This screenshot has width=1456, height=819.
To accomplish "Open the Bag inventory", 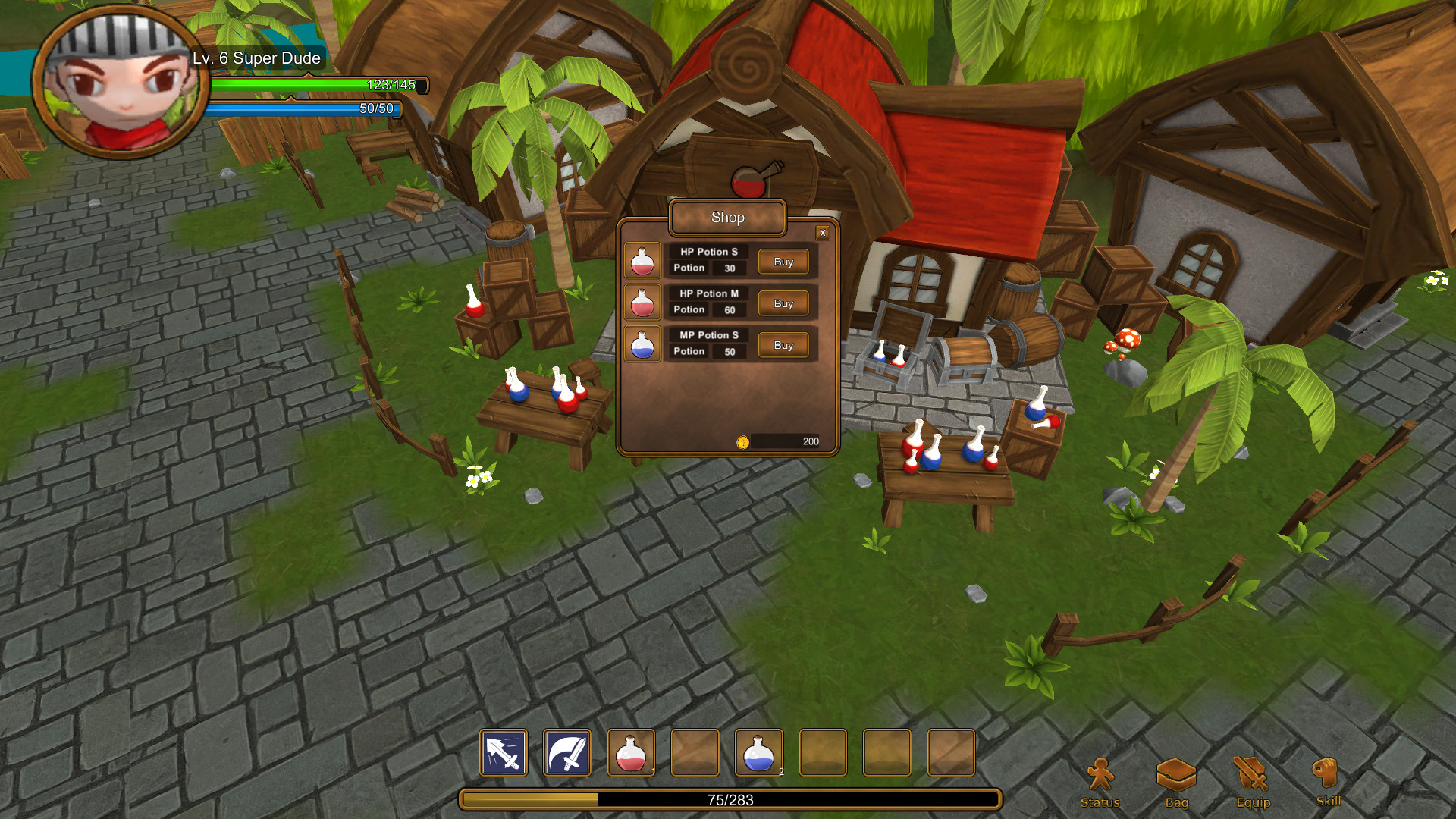I will [x=1176, y=783].
